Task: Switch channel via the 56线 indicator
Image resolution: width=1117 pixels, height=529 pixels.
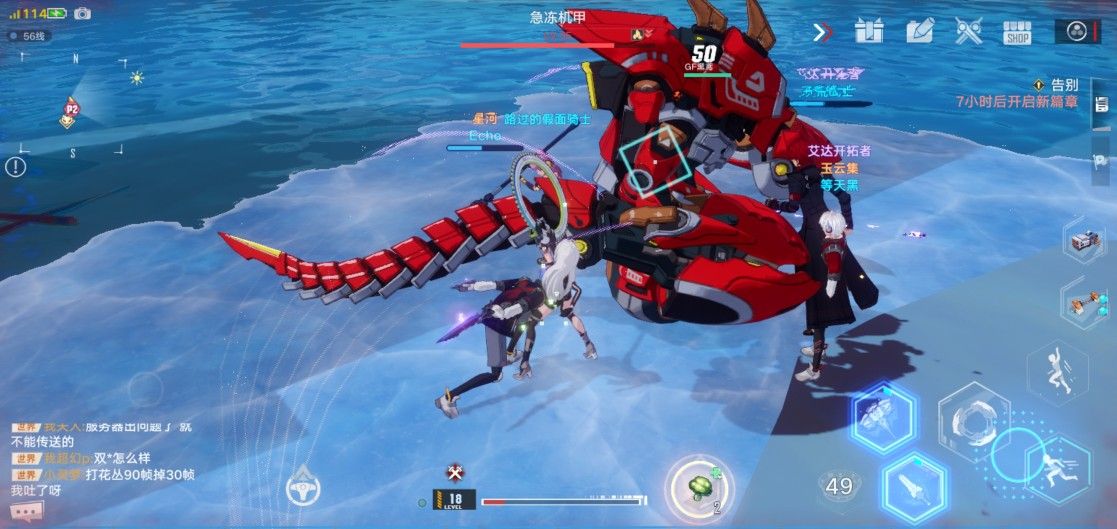Action: (x=28, y=36)
